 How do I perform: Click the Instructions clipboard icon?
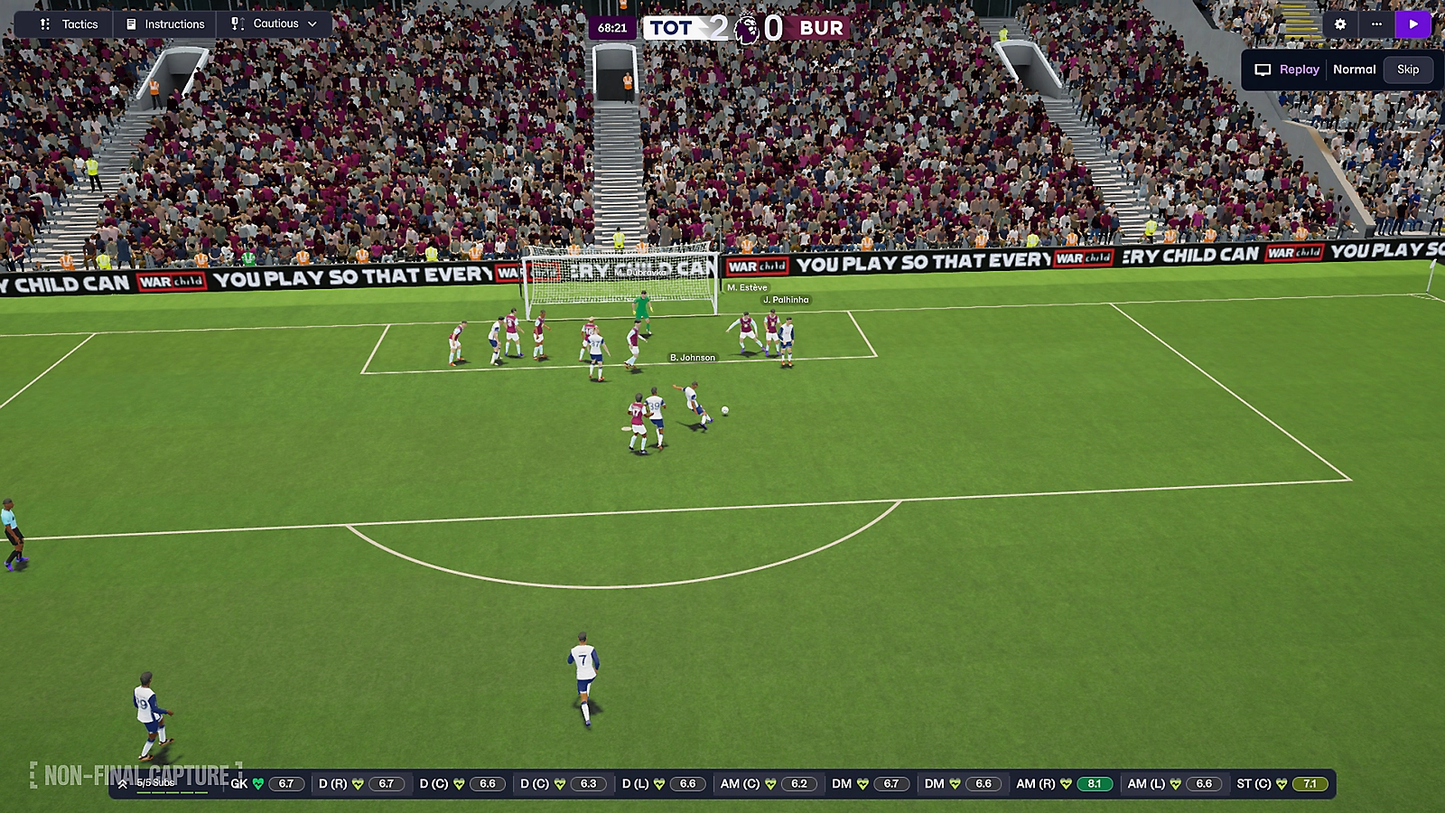pyautogui.click(x=133, y=23)
